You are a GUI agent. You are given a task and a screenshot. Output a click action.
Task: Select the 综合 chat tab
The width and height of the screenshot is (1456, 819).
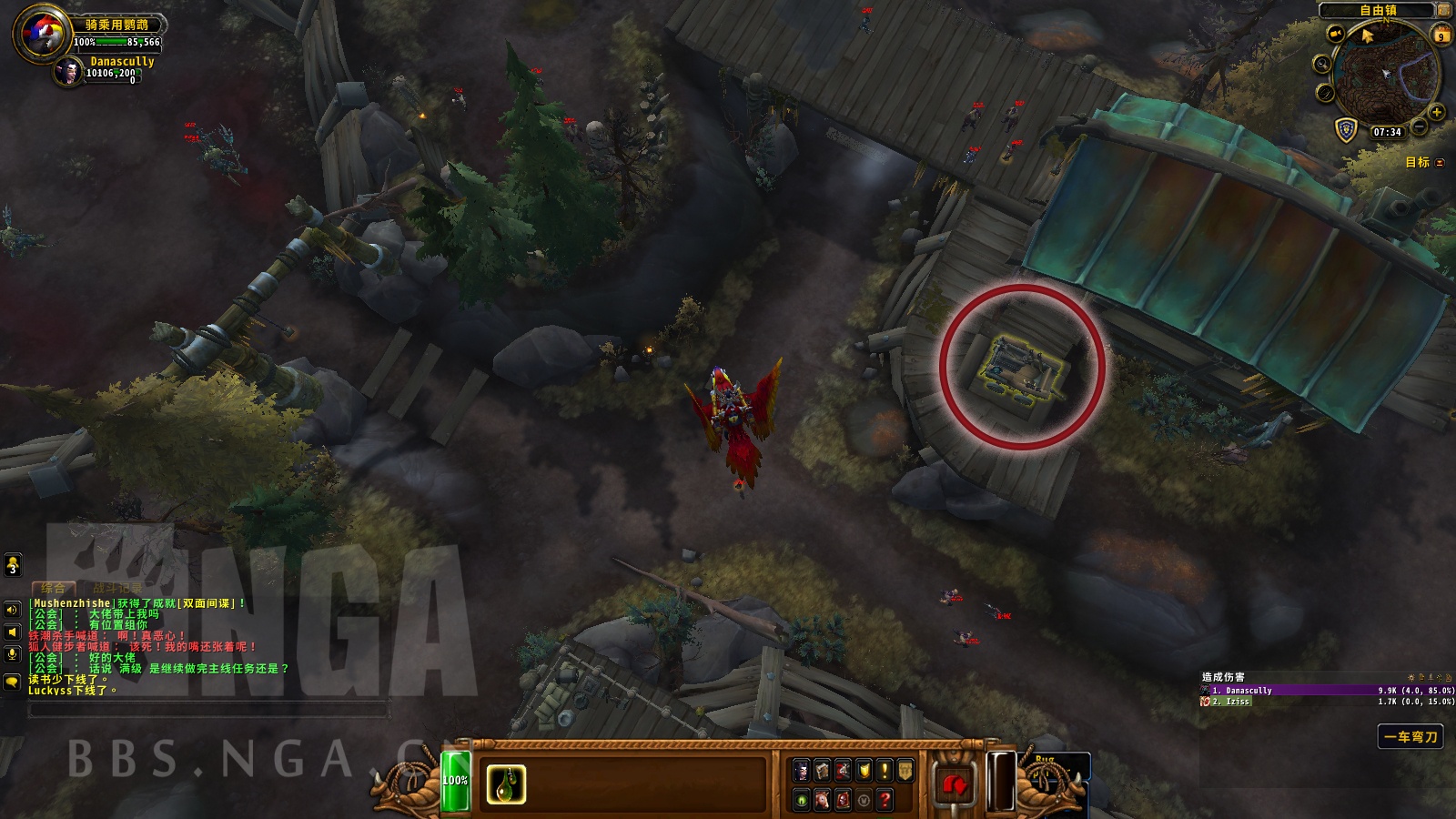coord(54,587)
